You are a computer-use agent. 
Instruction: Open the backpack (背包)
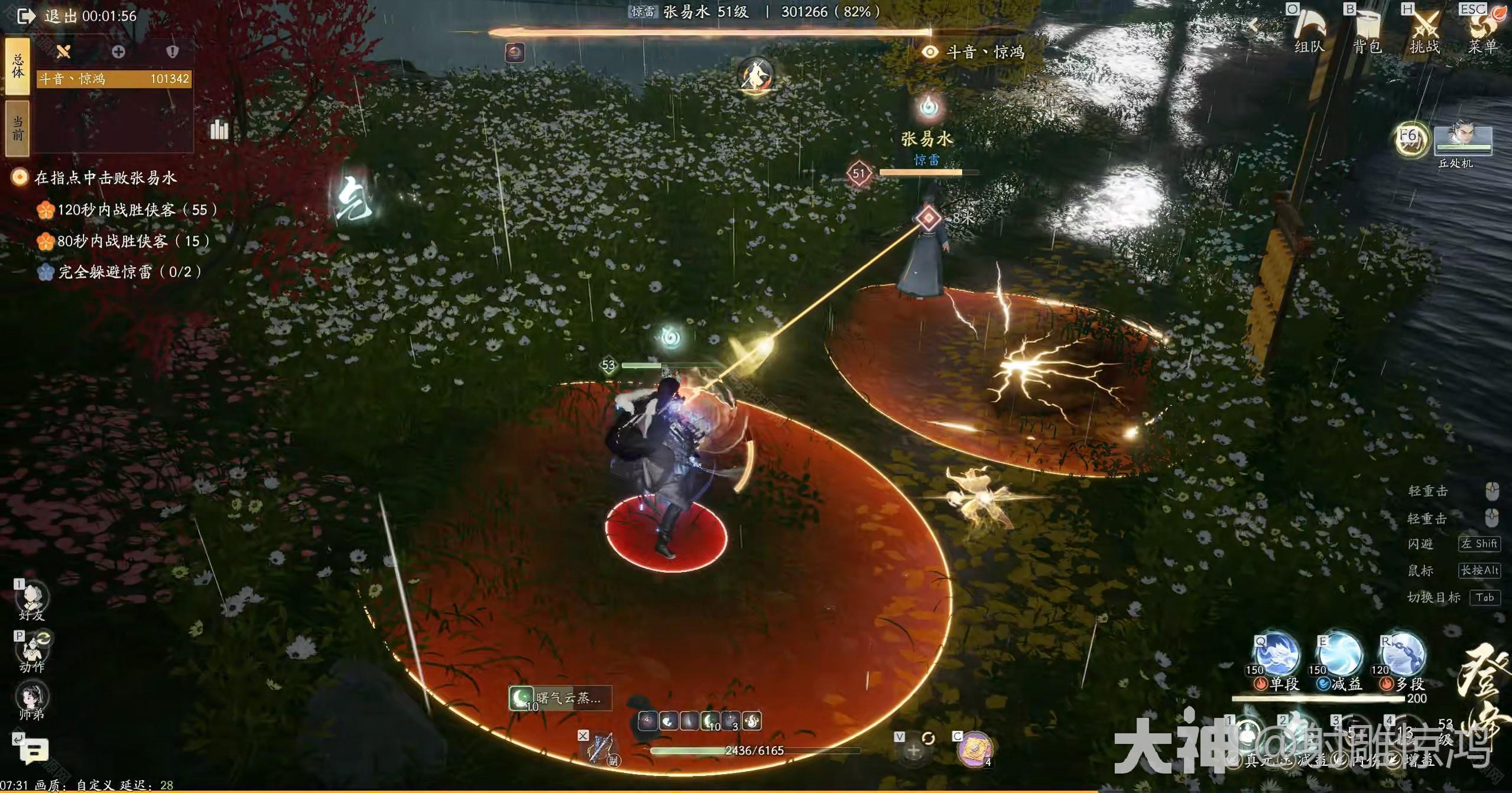[1367, 30]
